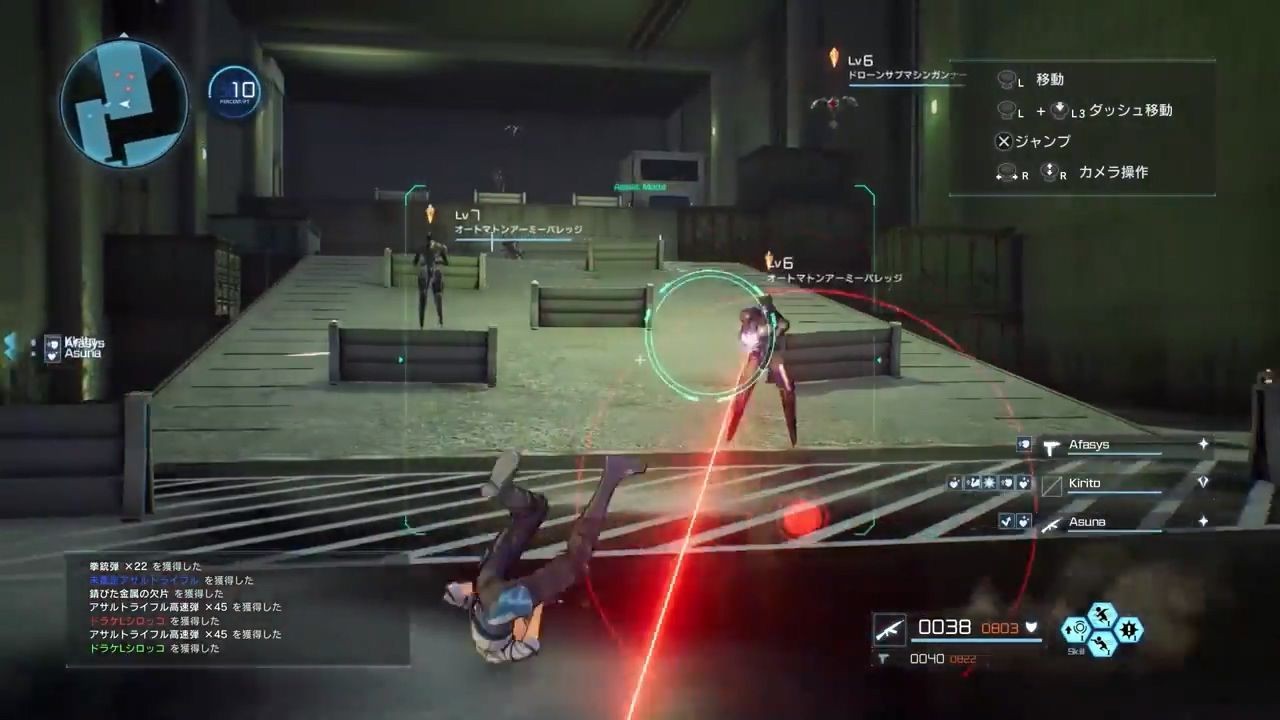Select Afasys in the party list
This screenshot has height=720, width=1280.
tap(1089, 445)
